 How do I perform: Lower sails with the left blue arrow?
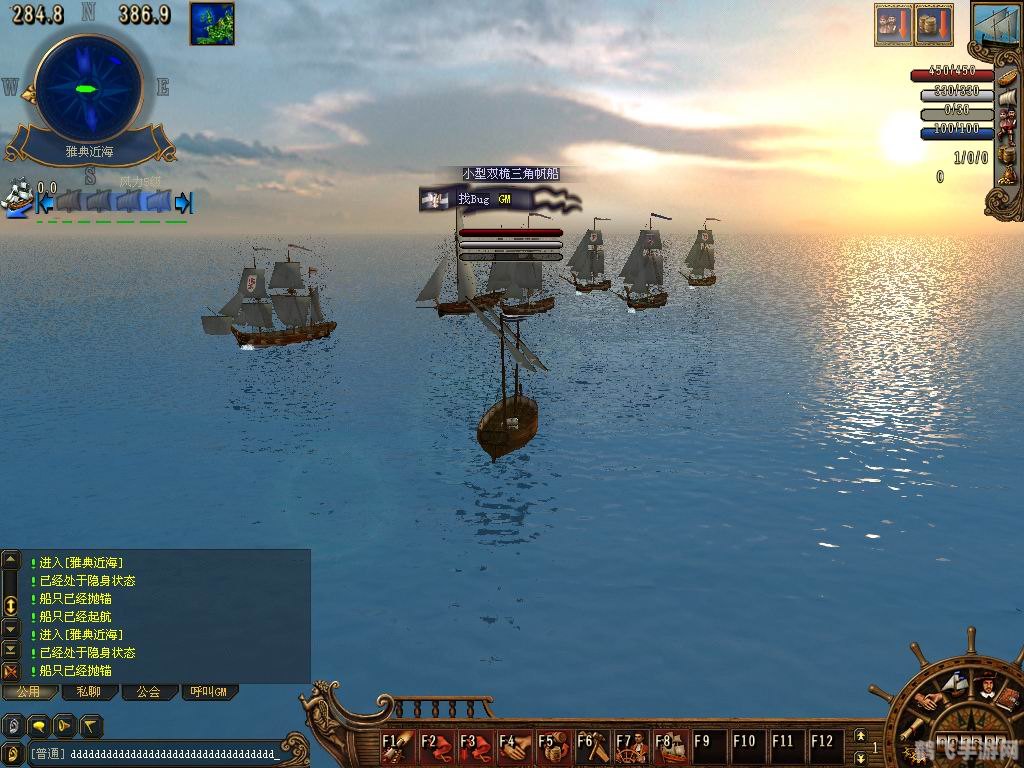(x=43, y=204)
